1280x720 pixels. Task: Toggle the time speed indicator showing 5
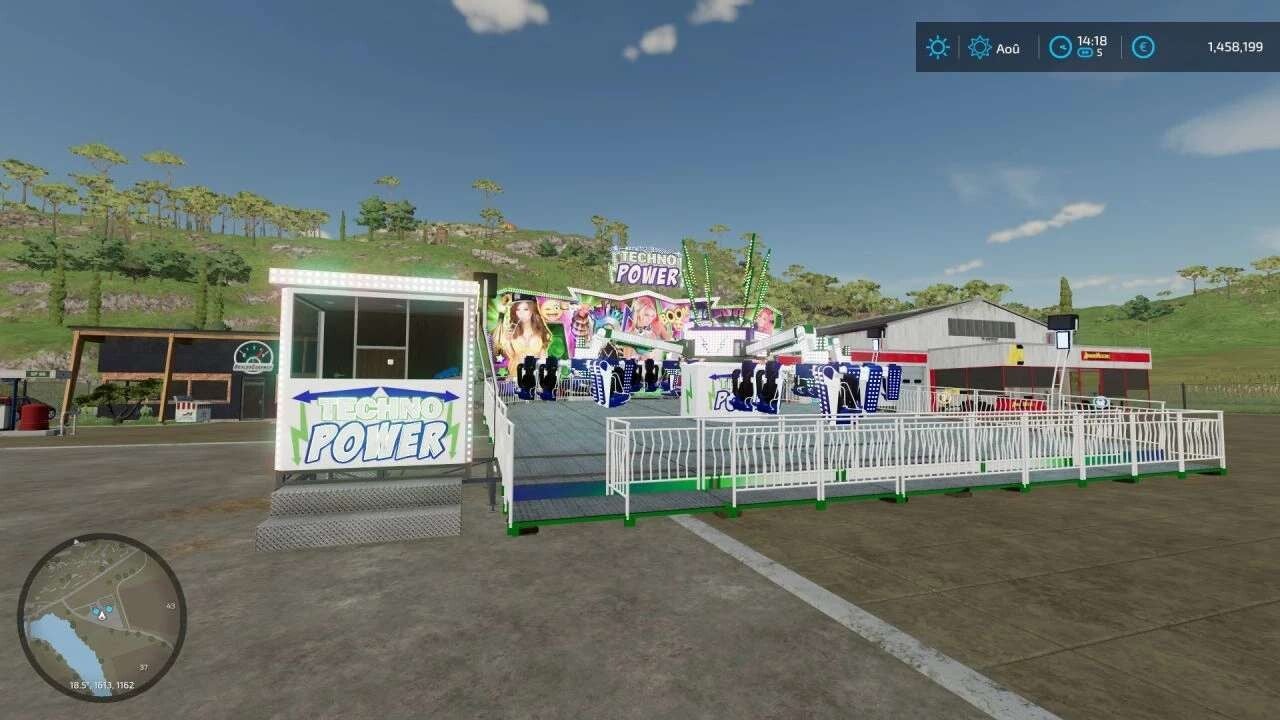tap(1087, 52)
